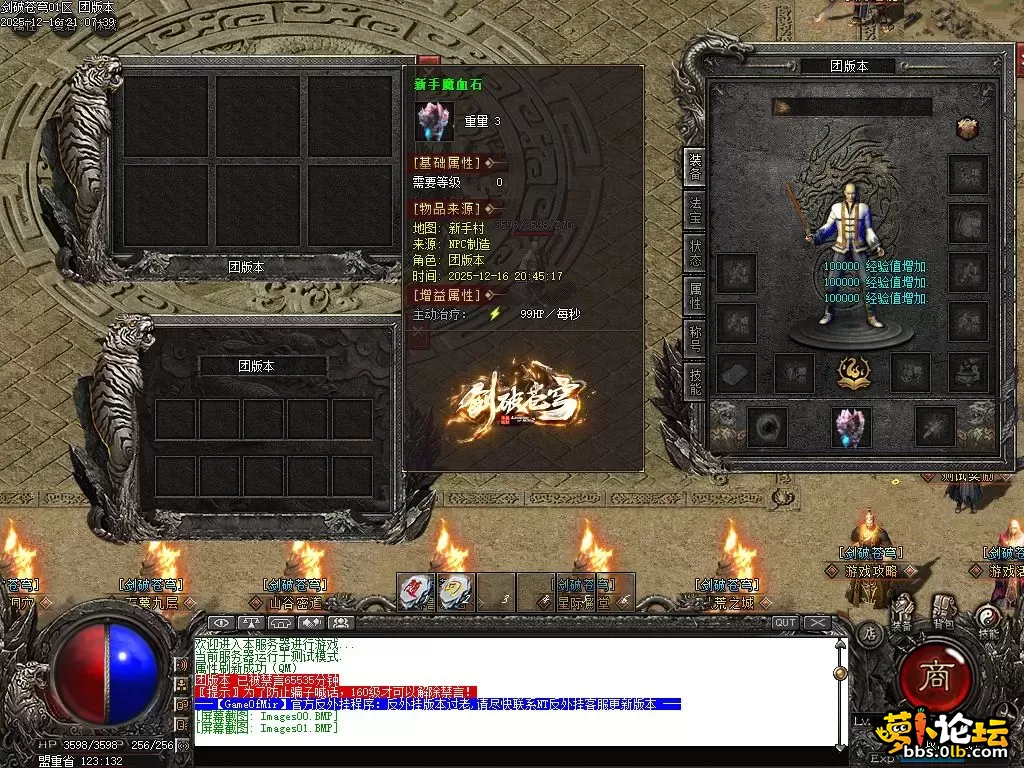Click the QUT button above the chat
The height and width of the screenshot is (768, 1024).
(786, 622)
